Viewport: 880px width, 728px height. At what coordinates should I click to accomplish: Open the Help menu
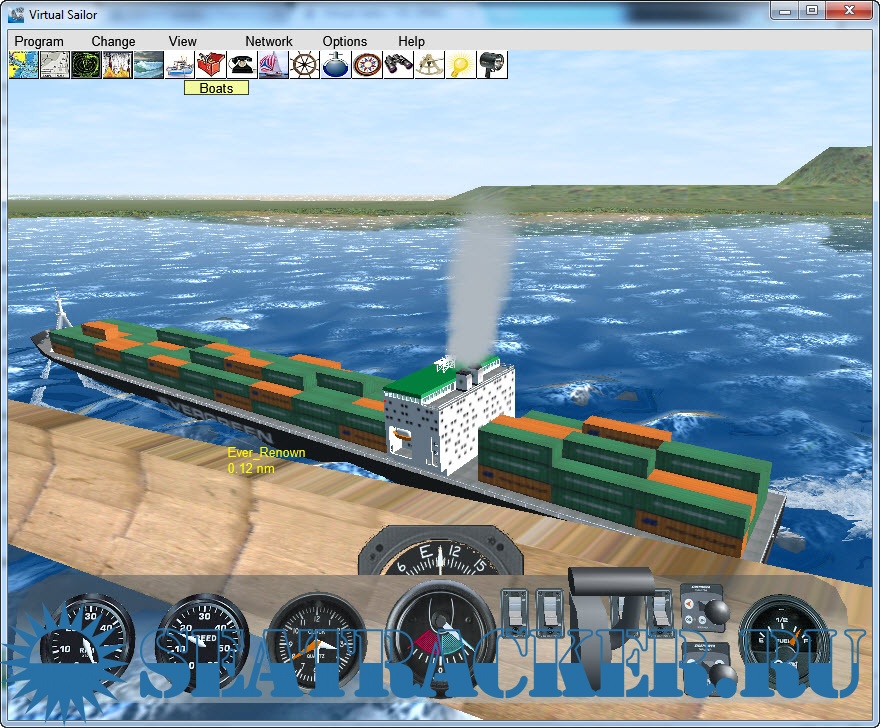pos(412,41)
